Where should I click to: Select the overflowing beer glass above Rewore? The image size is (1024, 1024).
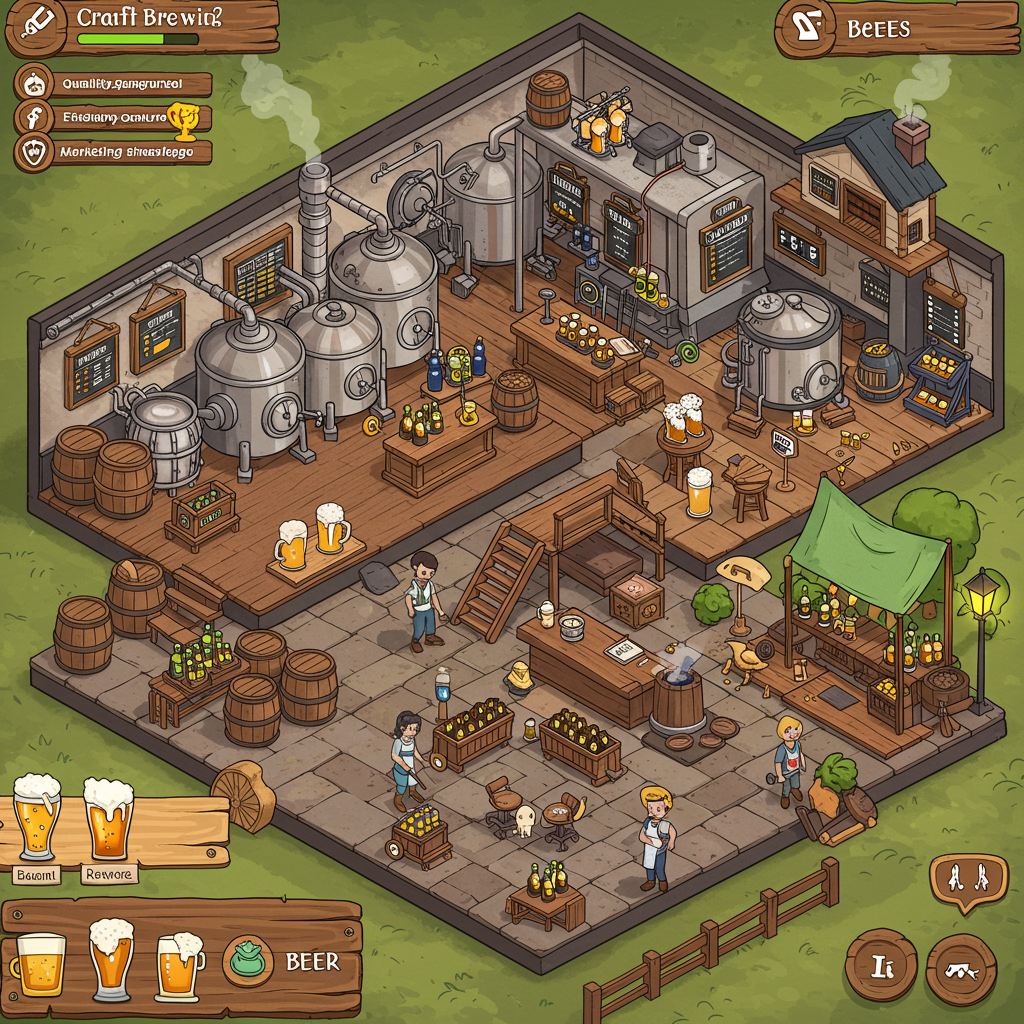click(108, 816)
